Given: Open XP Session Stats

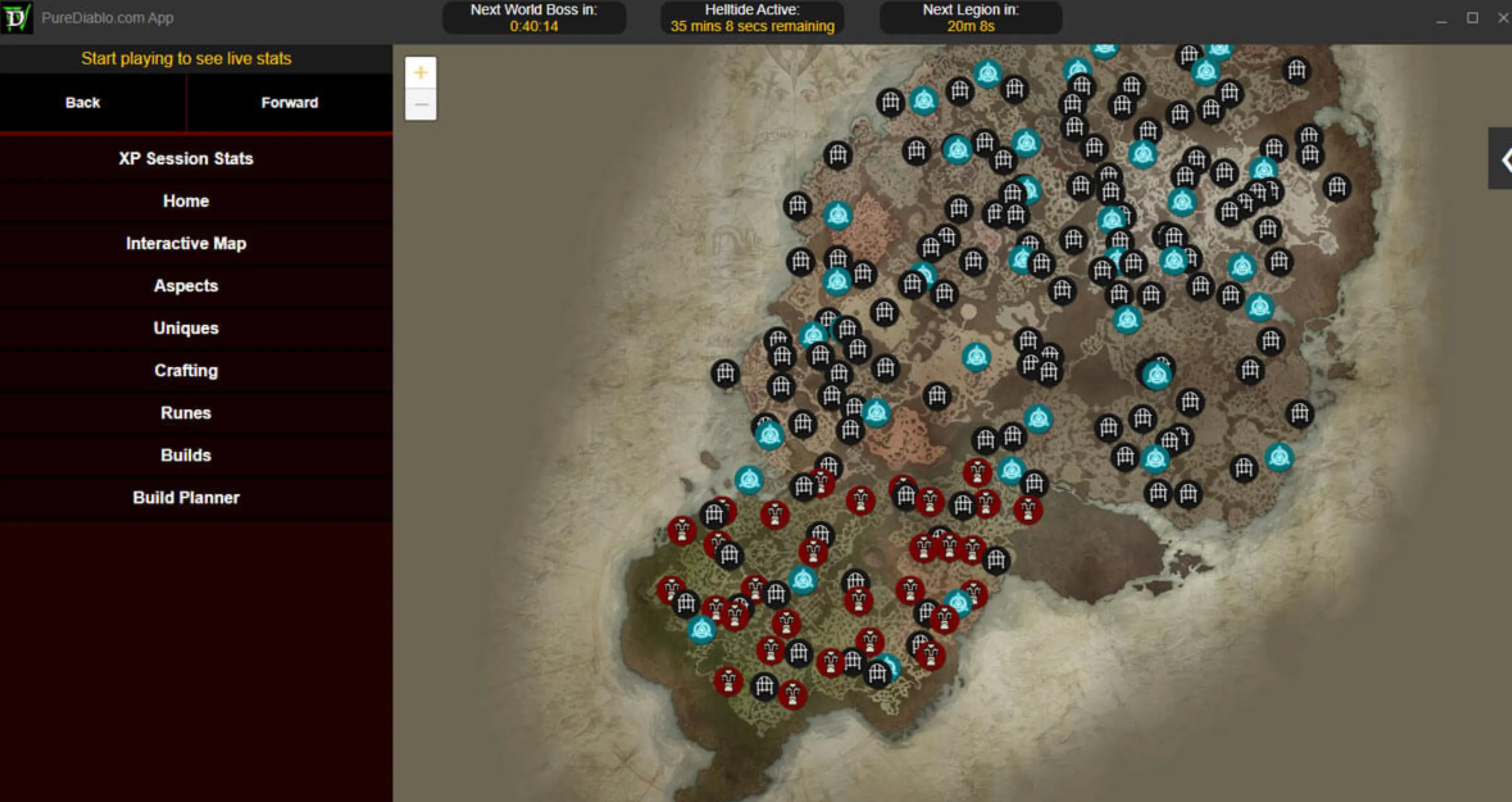Looking at the screenshot, I should [x=186, y=158].
